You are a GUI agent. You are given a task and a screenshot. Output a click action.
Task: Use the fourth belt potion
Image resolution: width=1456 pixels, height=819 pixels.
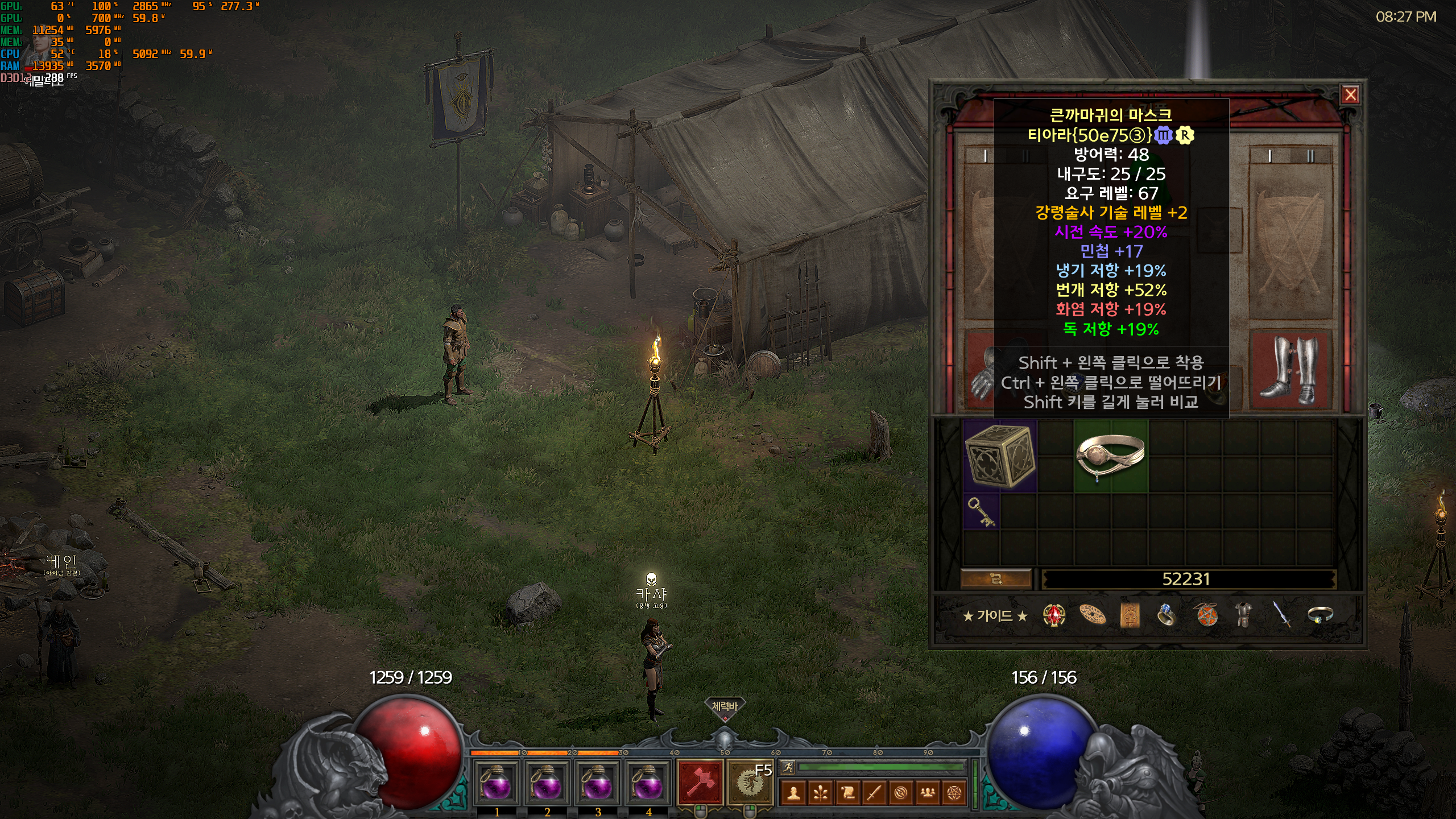click(648, 784)
